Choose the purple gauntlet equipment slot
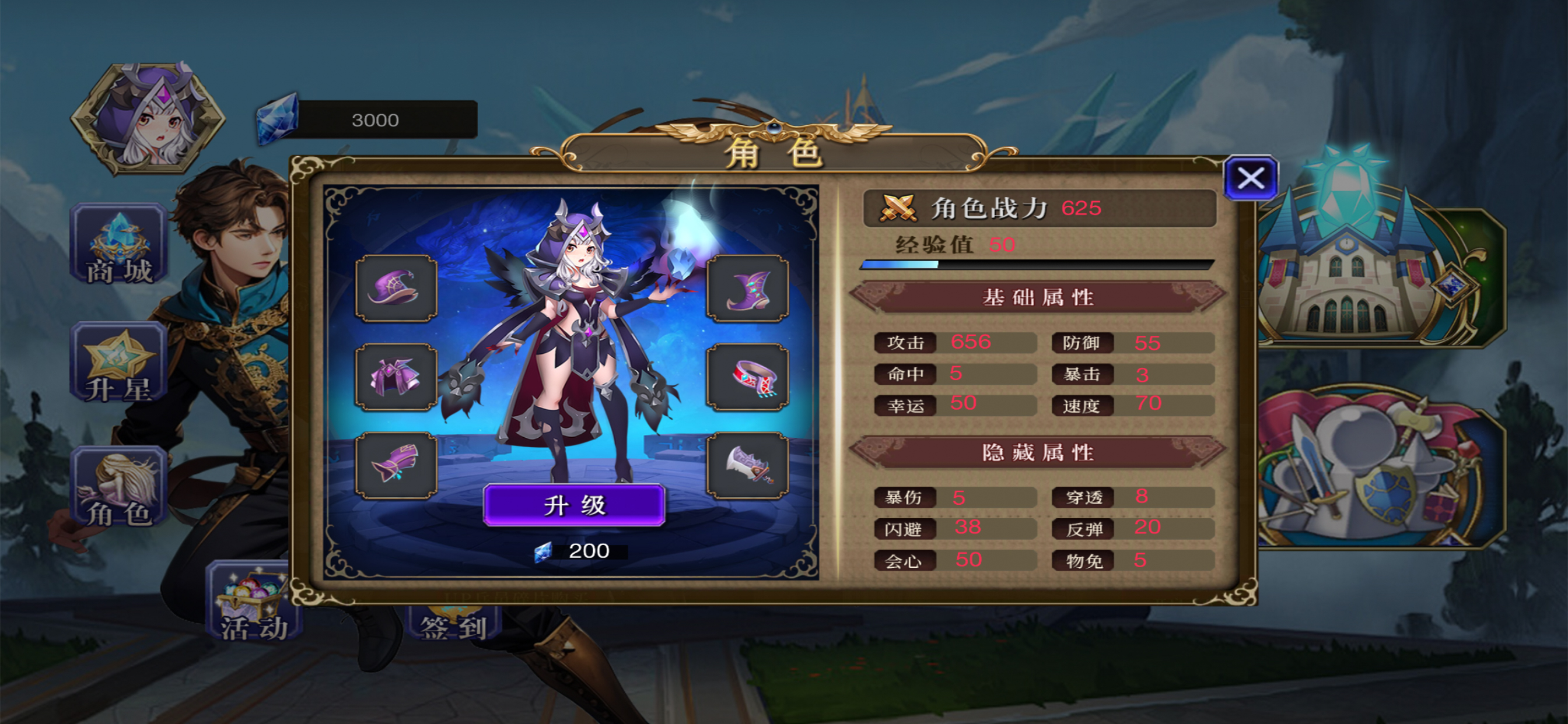1568x724 pixels. tap(395, 465)
